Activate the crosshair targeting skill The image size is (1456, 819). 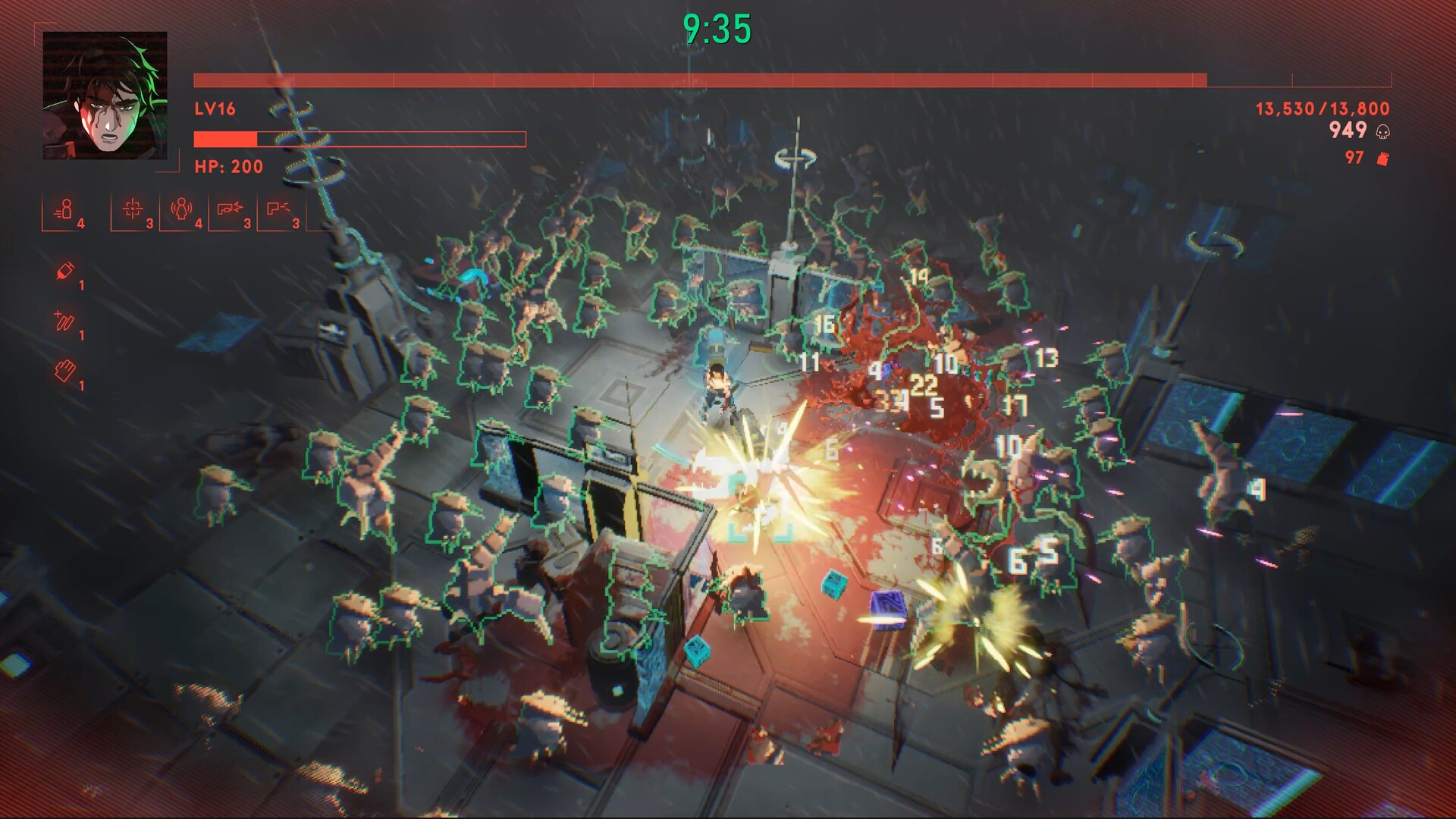[133, 209]
